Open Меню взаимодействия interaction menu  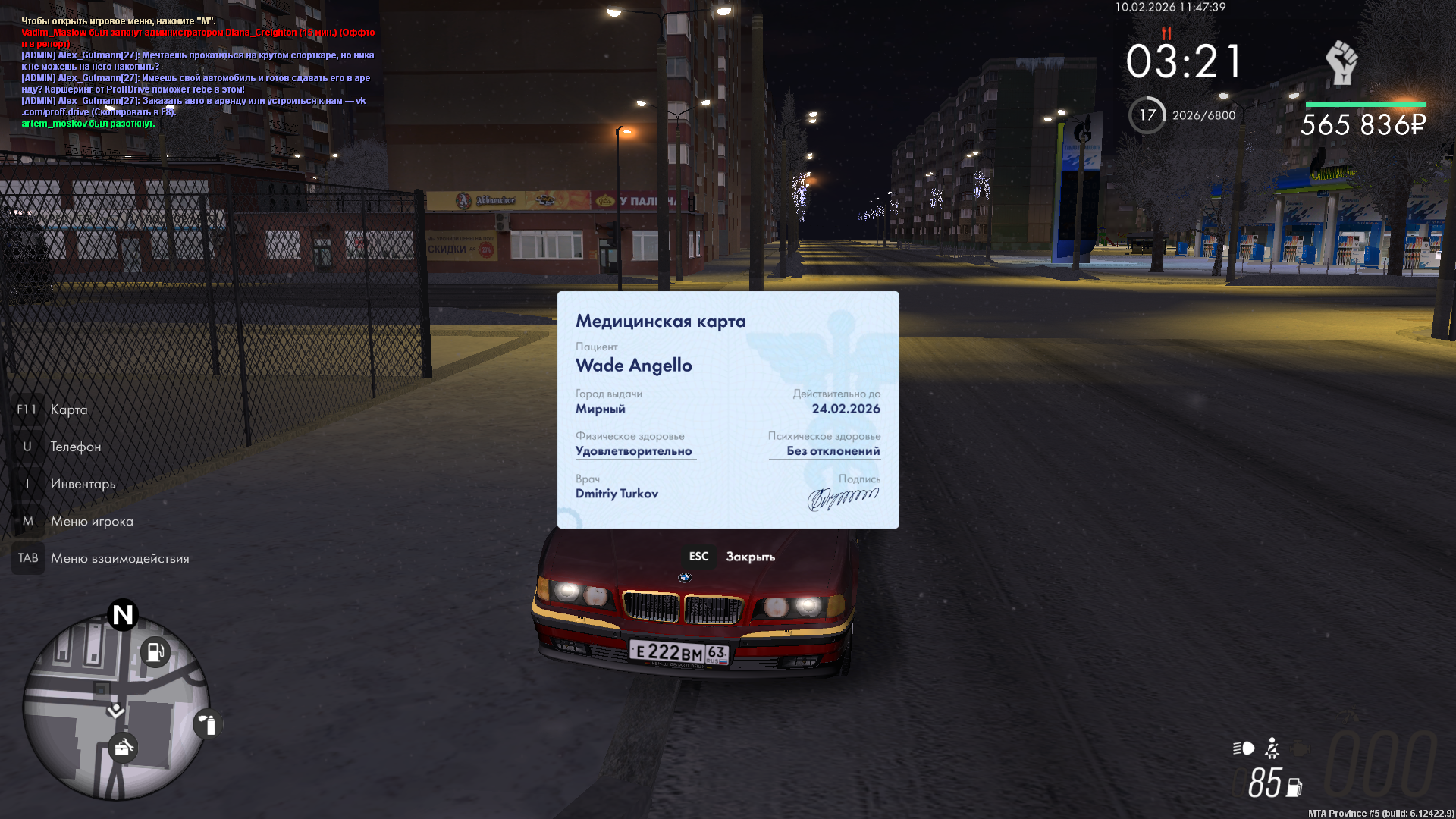coord(119,558)
